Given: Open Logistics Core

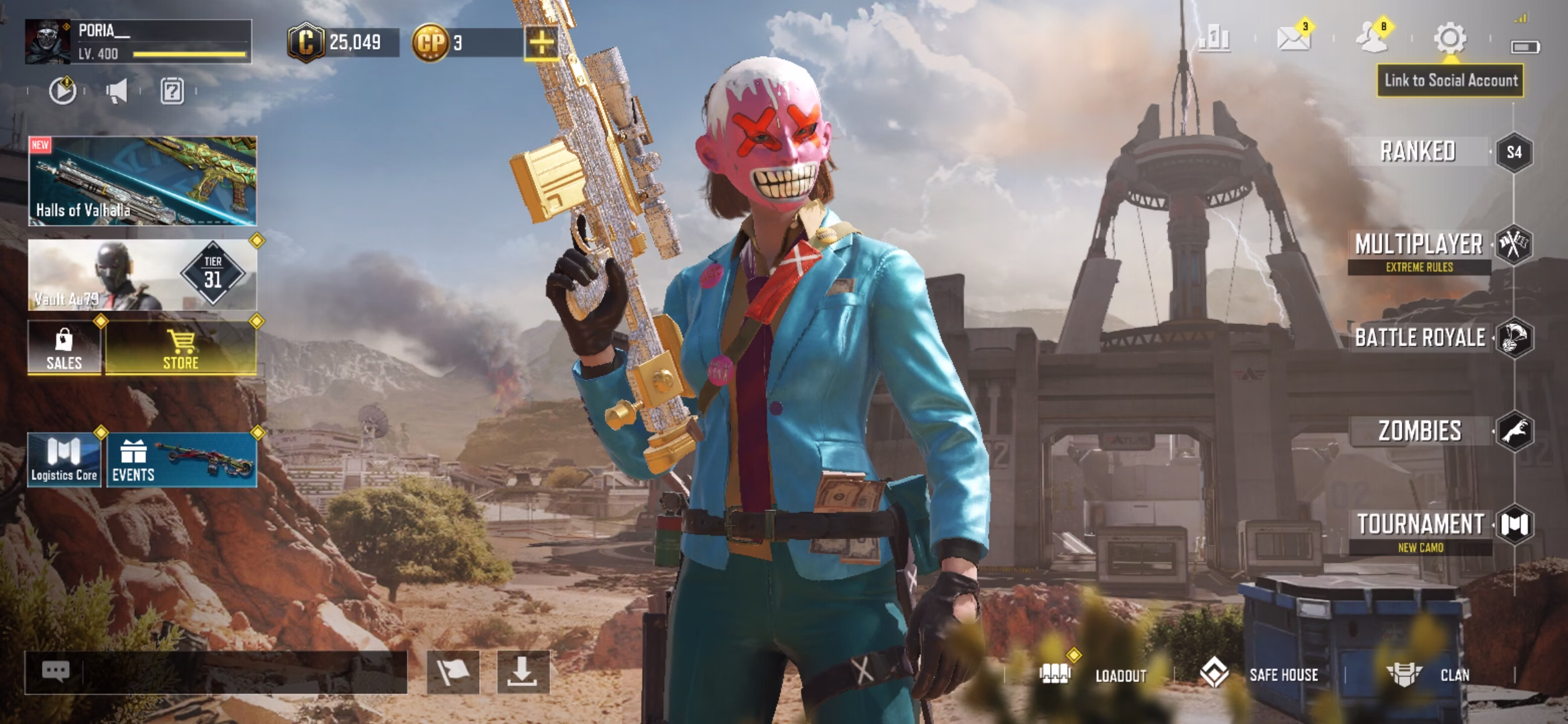Looking at the screenshot, I should coord(64,460).
